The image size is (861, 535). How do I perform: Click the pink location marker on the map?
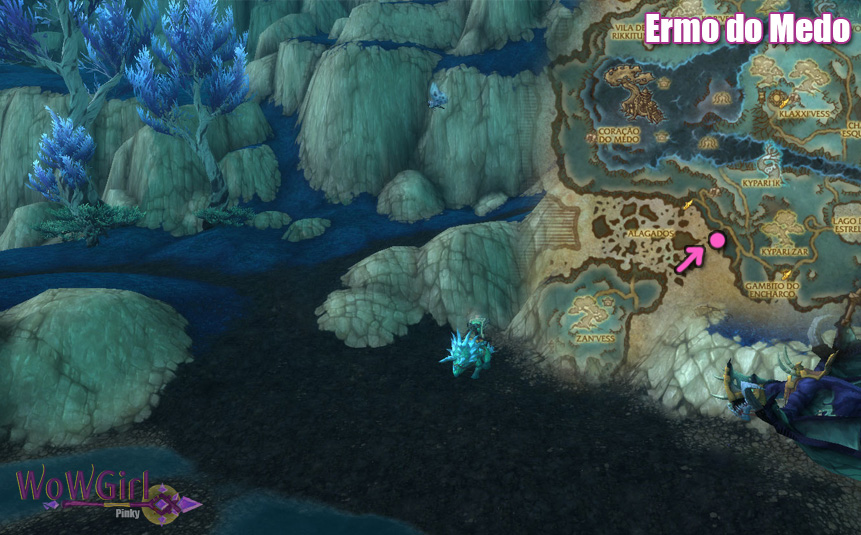[716, 239]
